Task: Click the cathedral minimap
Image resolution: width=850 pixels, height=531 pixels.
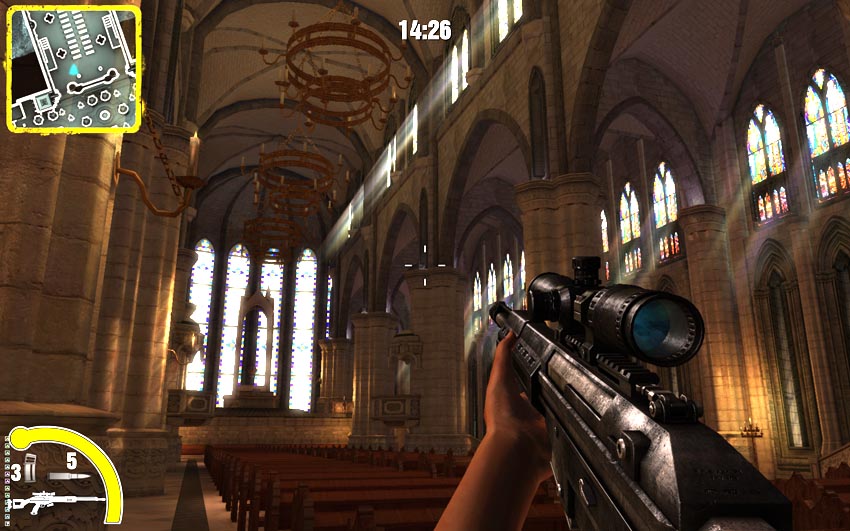Action: click(73, 69)
